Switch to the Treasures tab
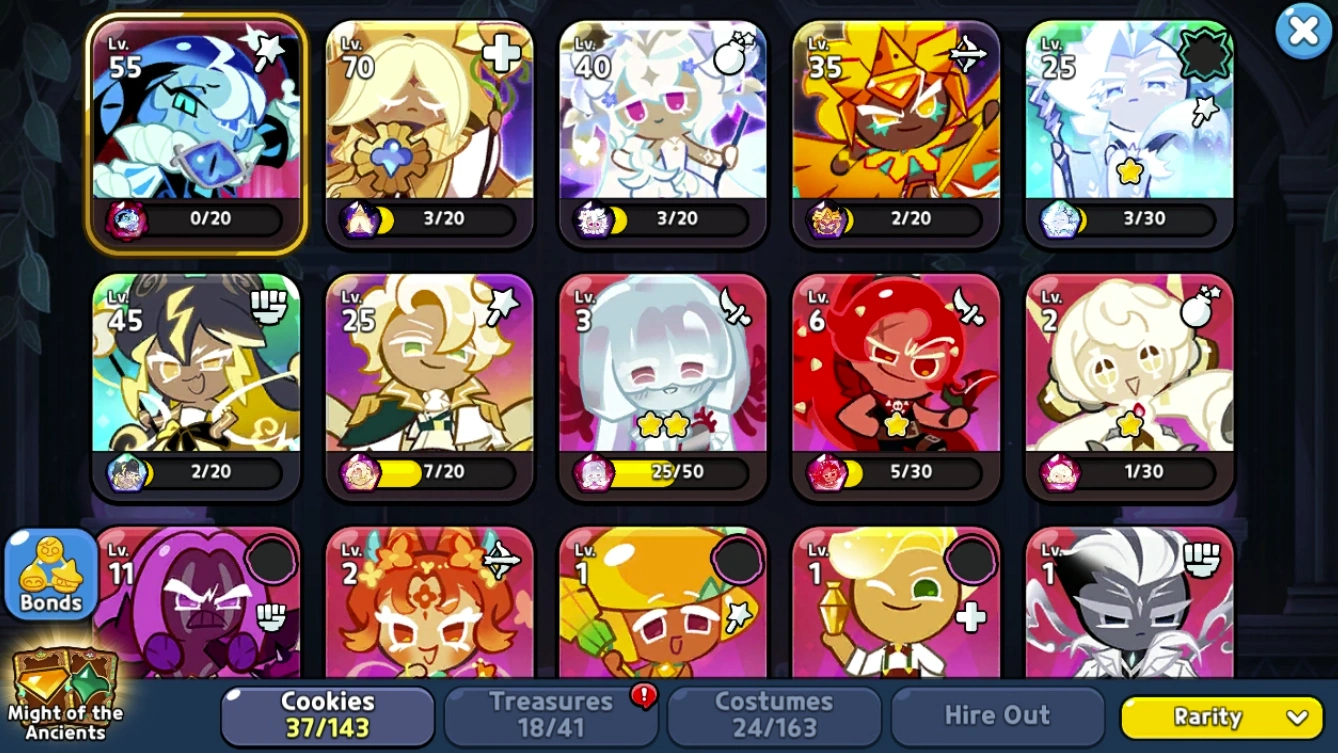 click(551, 714)
